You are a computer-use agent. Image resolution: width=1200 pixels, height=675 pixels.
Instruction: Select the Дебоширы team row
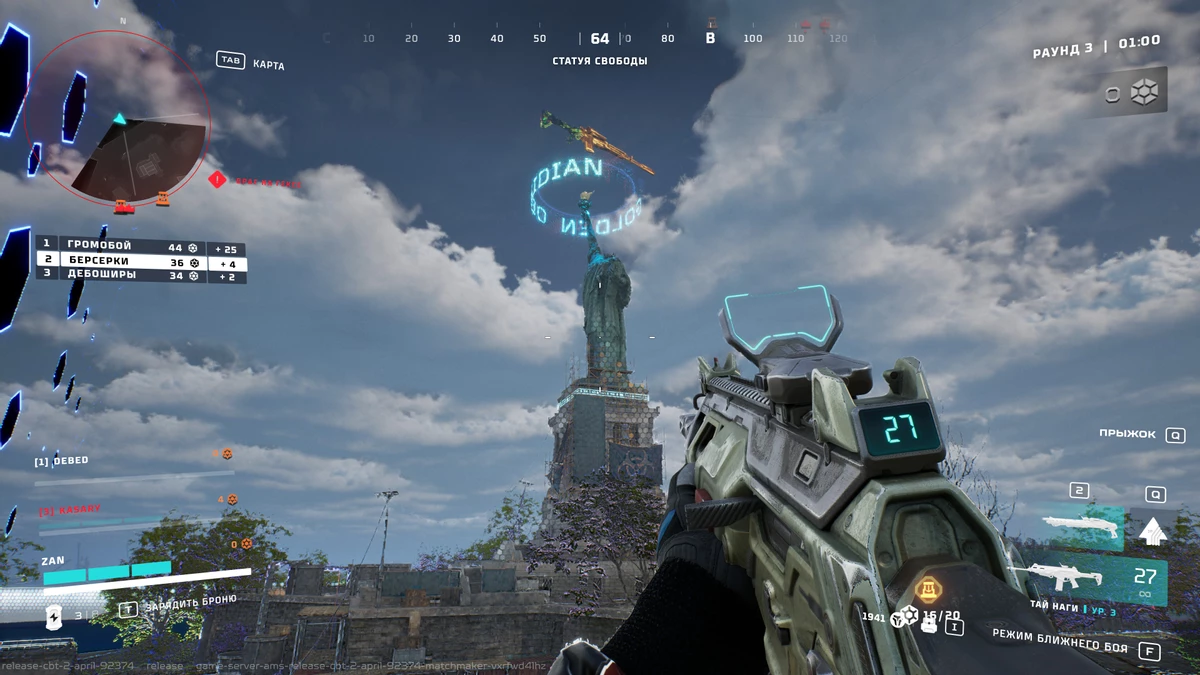point(140,275)
